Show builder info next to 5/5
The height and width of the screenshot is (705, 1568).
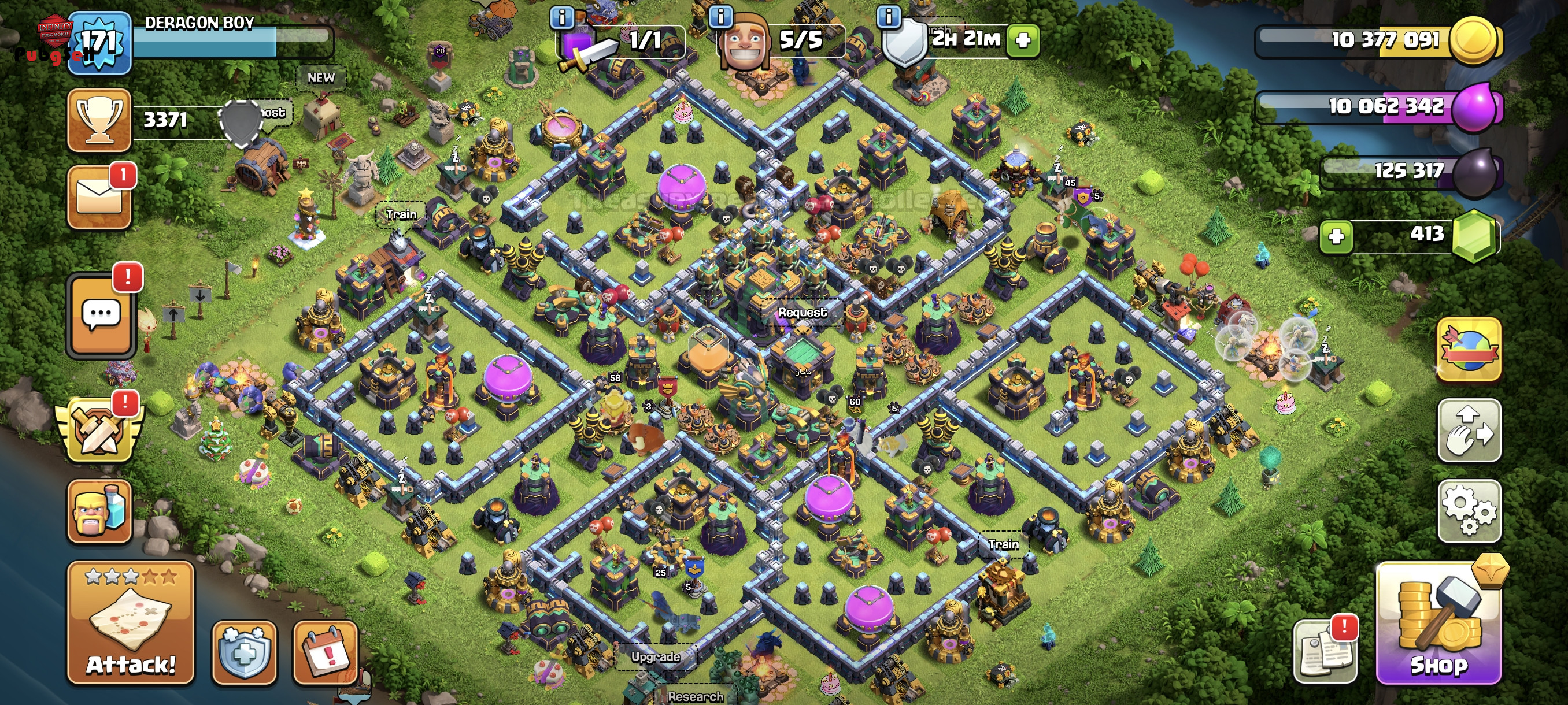pos(721,16)
